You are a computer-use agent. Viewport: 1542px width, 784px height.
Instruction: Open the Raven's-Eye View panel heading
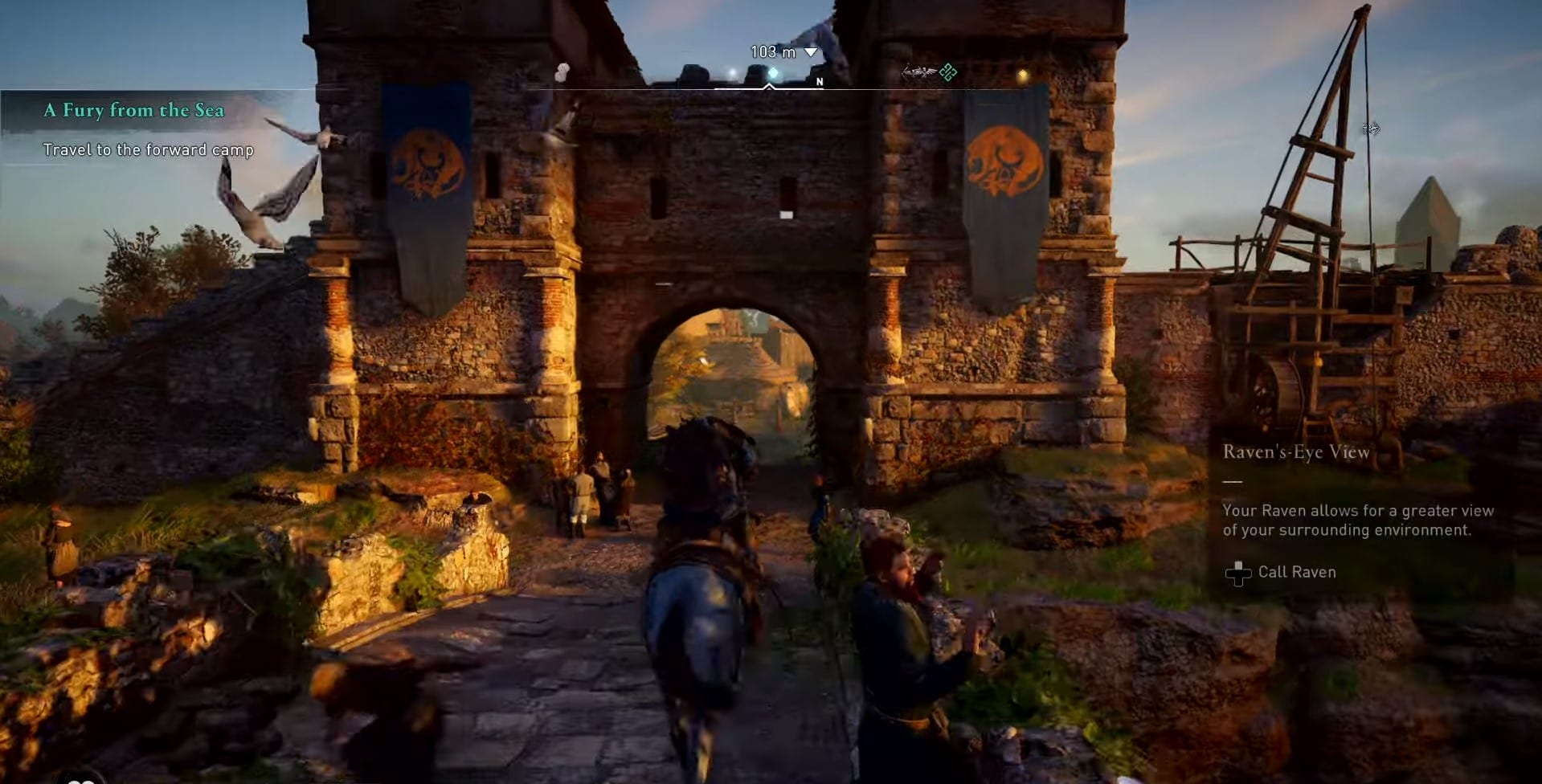(x=1295, y=451)
